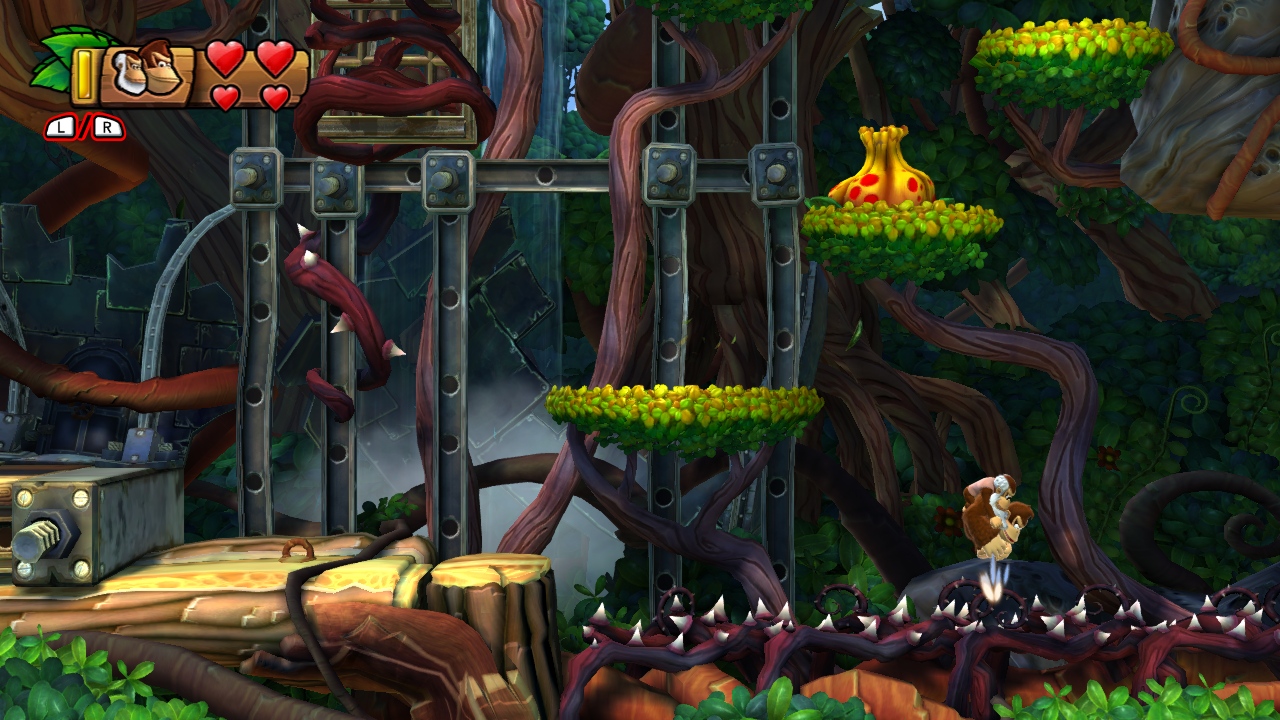Click the Donkey Kong and Cranky portrait
The height and width of the screenshot is (720, 1280).
(147, 72)
